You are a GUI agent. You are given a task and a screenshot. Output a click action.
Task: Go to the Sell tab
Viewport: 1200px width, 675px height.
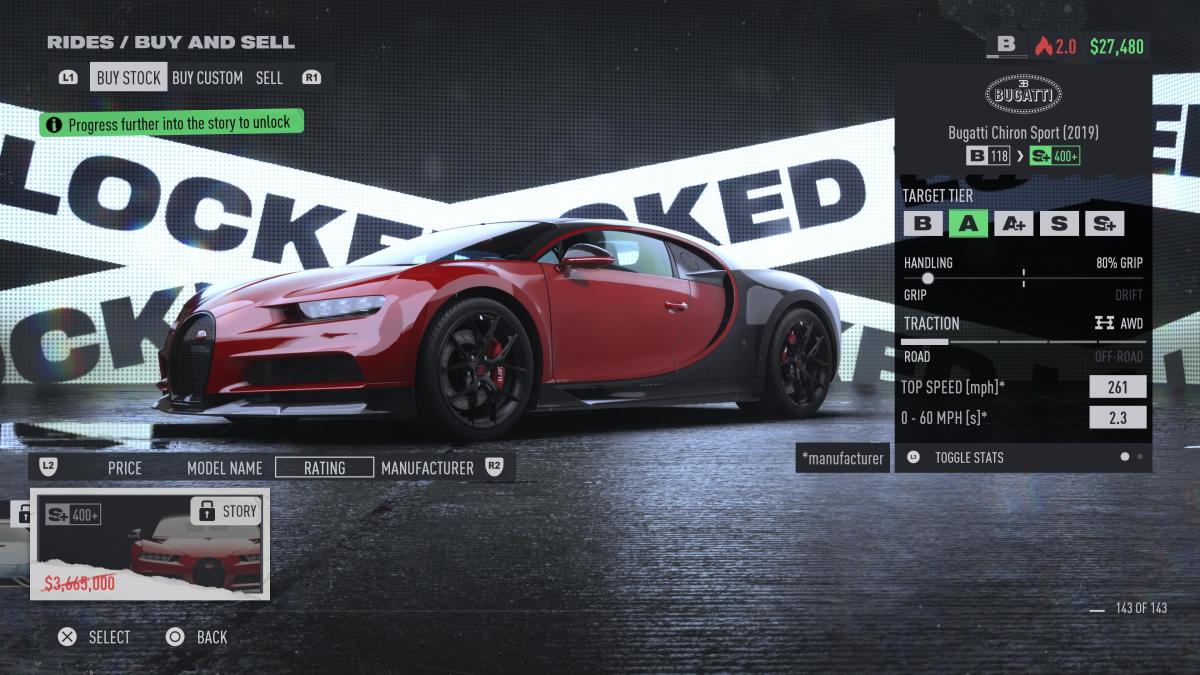coord(269,77)
